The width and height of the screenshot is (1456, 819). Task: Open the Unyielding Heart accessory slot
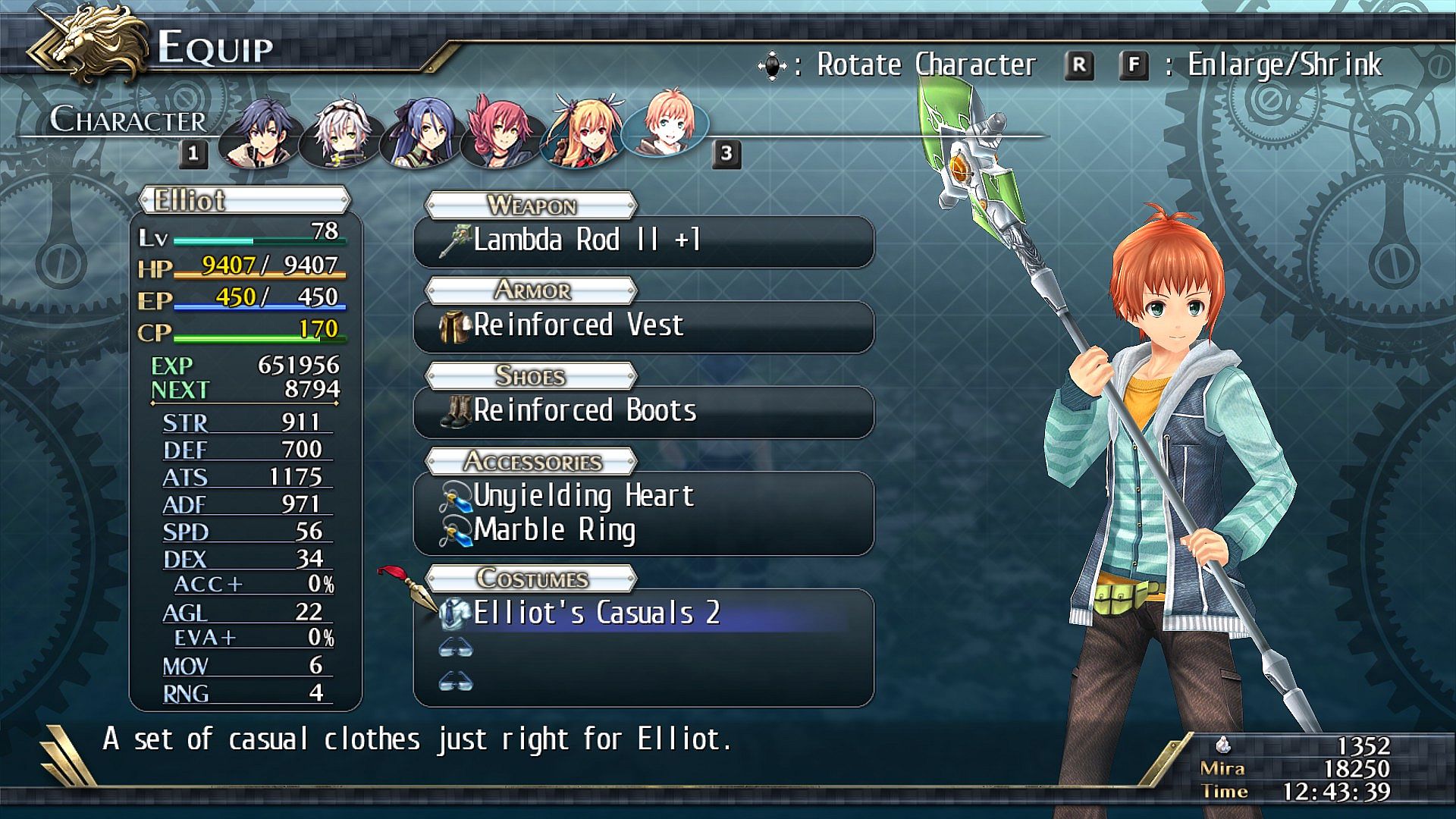coord(643,496)
